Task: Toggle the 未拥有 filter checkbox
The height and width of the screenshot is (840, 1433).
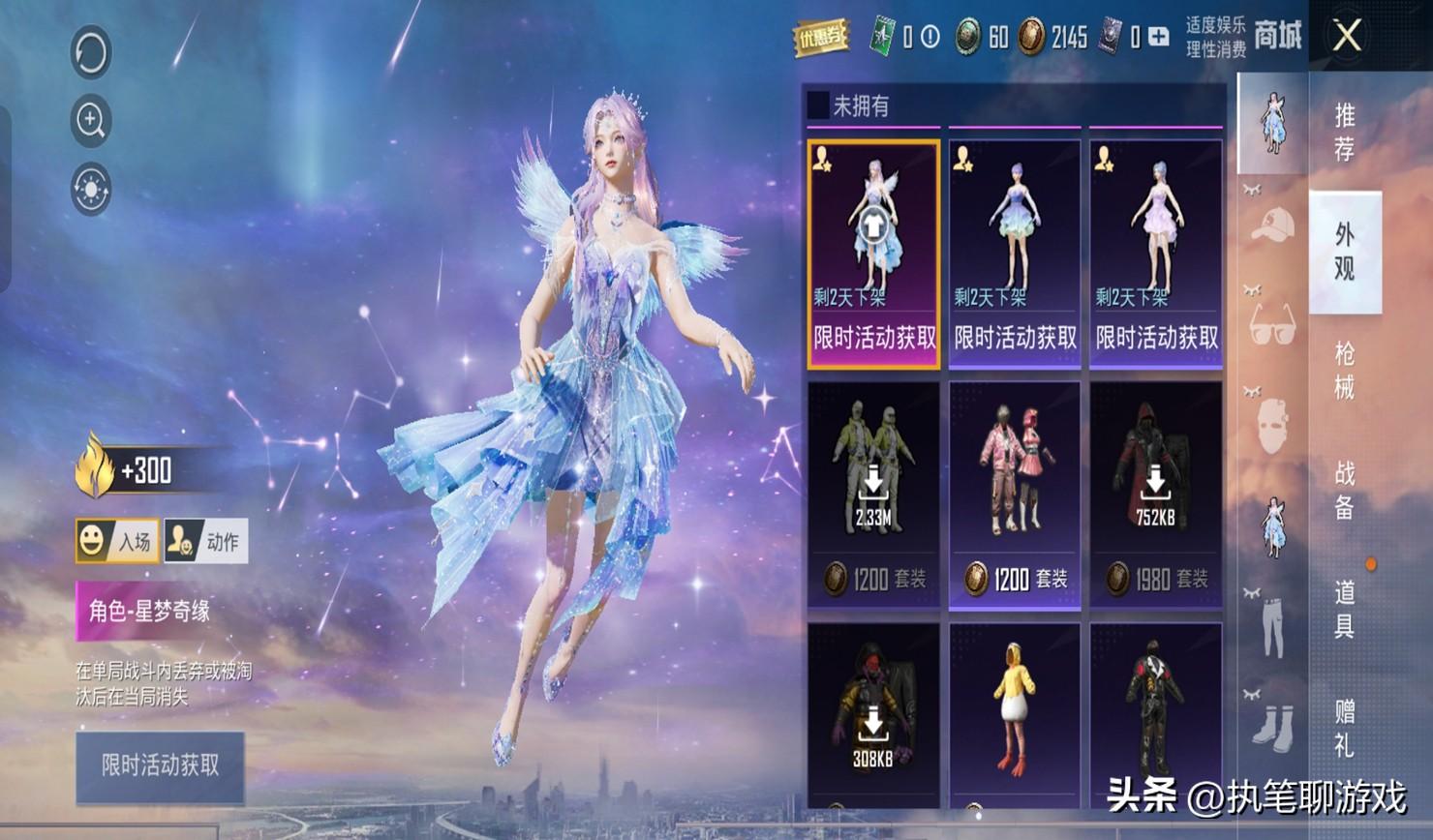Action: 818,105
